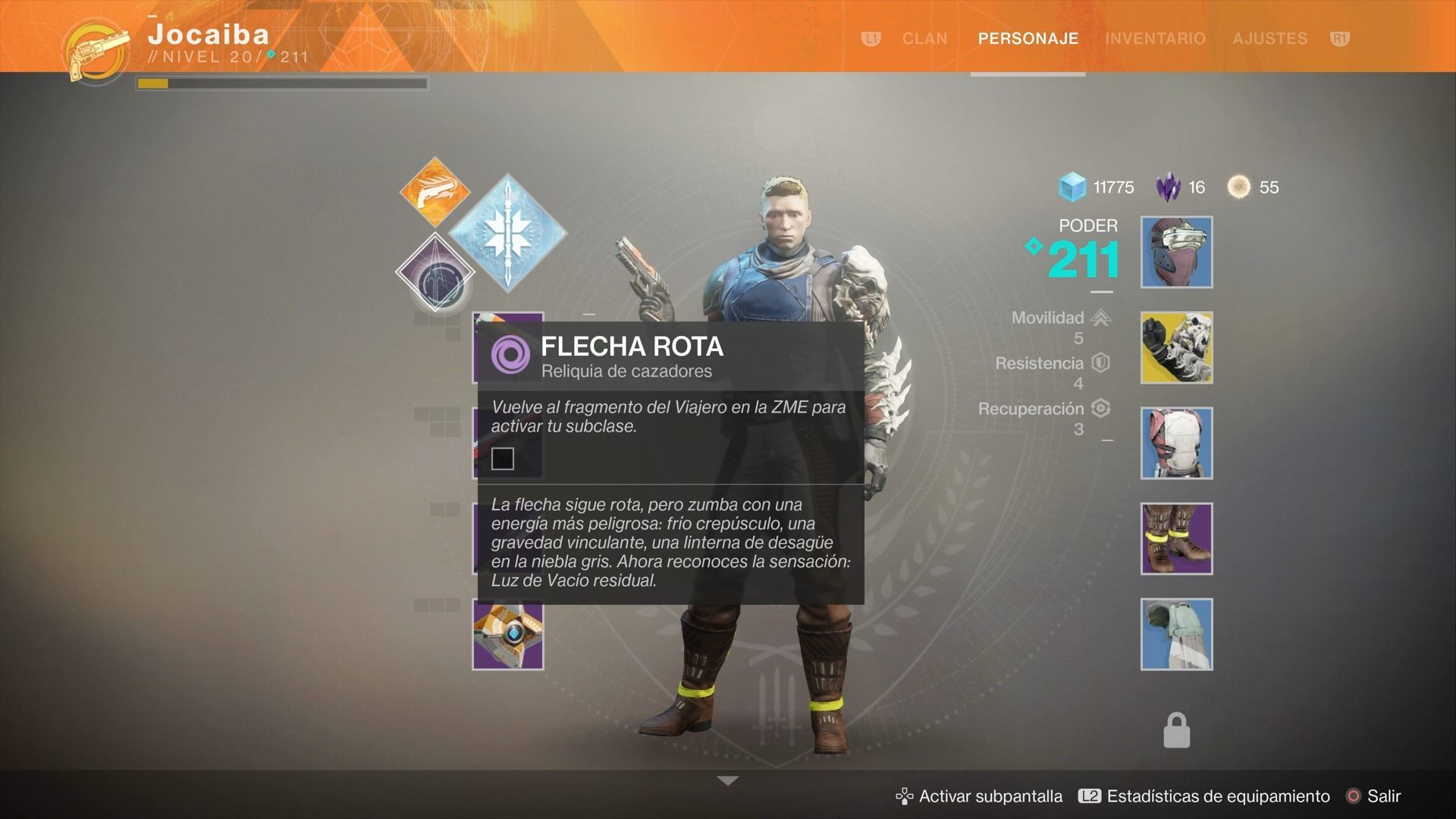Open the INVENTARIO tab
This screenshot has height=819, width=1456.
point(1155,39)
